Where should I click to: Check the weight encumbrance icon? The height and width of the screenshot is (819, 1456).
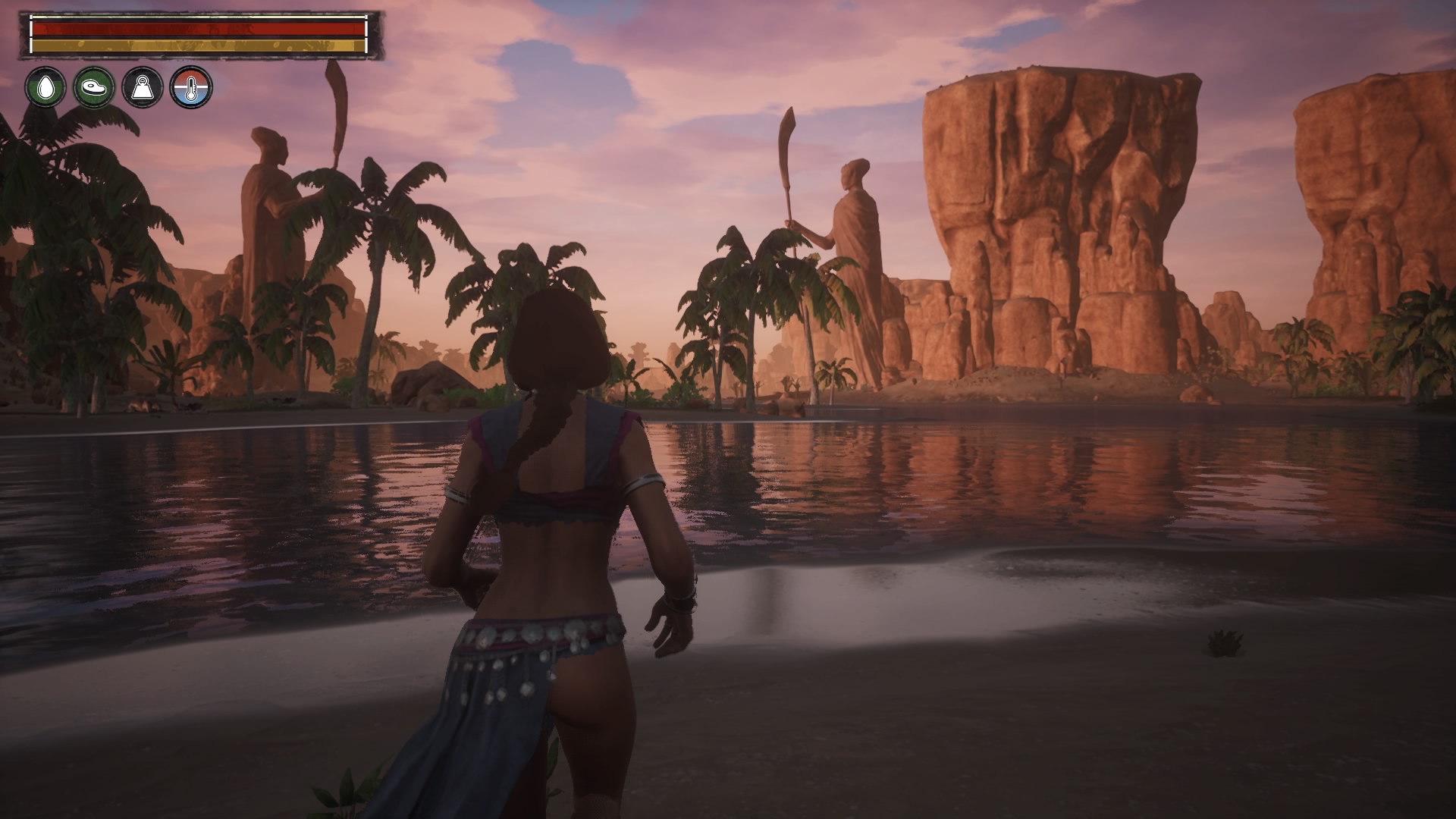click(143, 87)
